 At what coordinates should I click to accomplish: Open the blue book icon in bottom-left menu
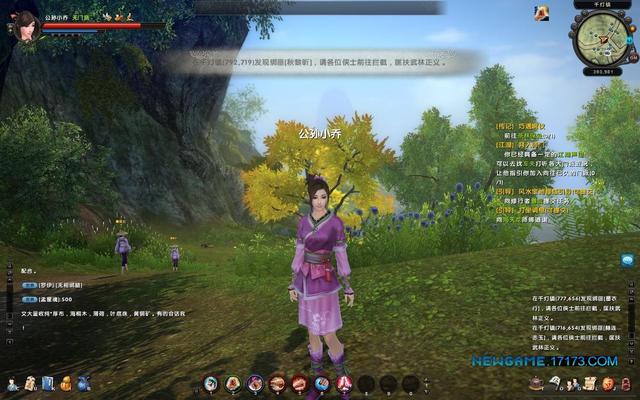click(x=48, y=383)
